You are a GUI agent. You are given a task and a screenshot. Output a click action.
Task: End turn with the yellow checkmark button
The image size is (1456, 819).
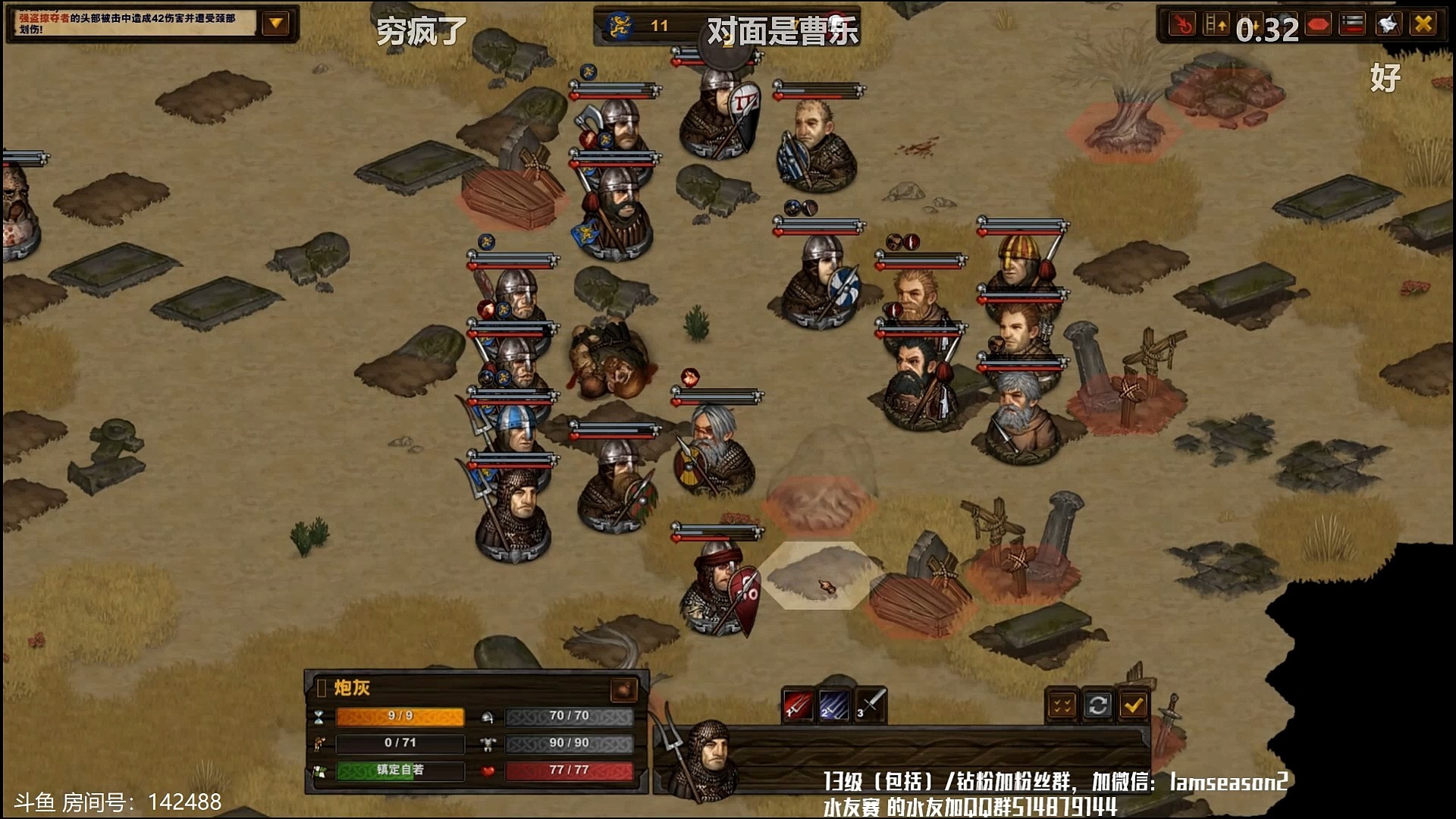(1133, 706)
